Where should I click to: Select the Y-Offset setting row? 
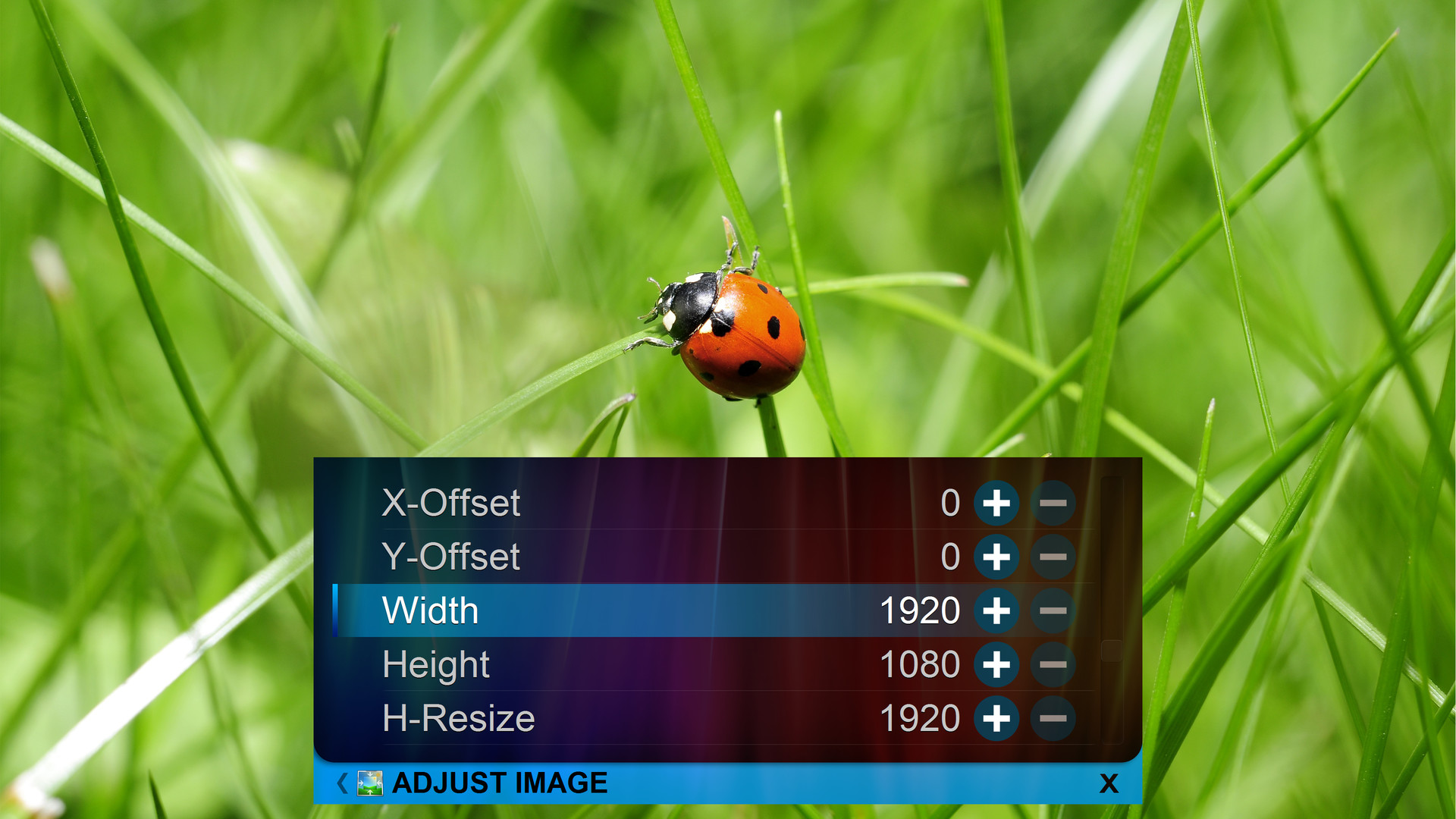607,556
